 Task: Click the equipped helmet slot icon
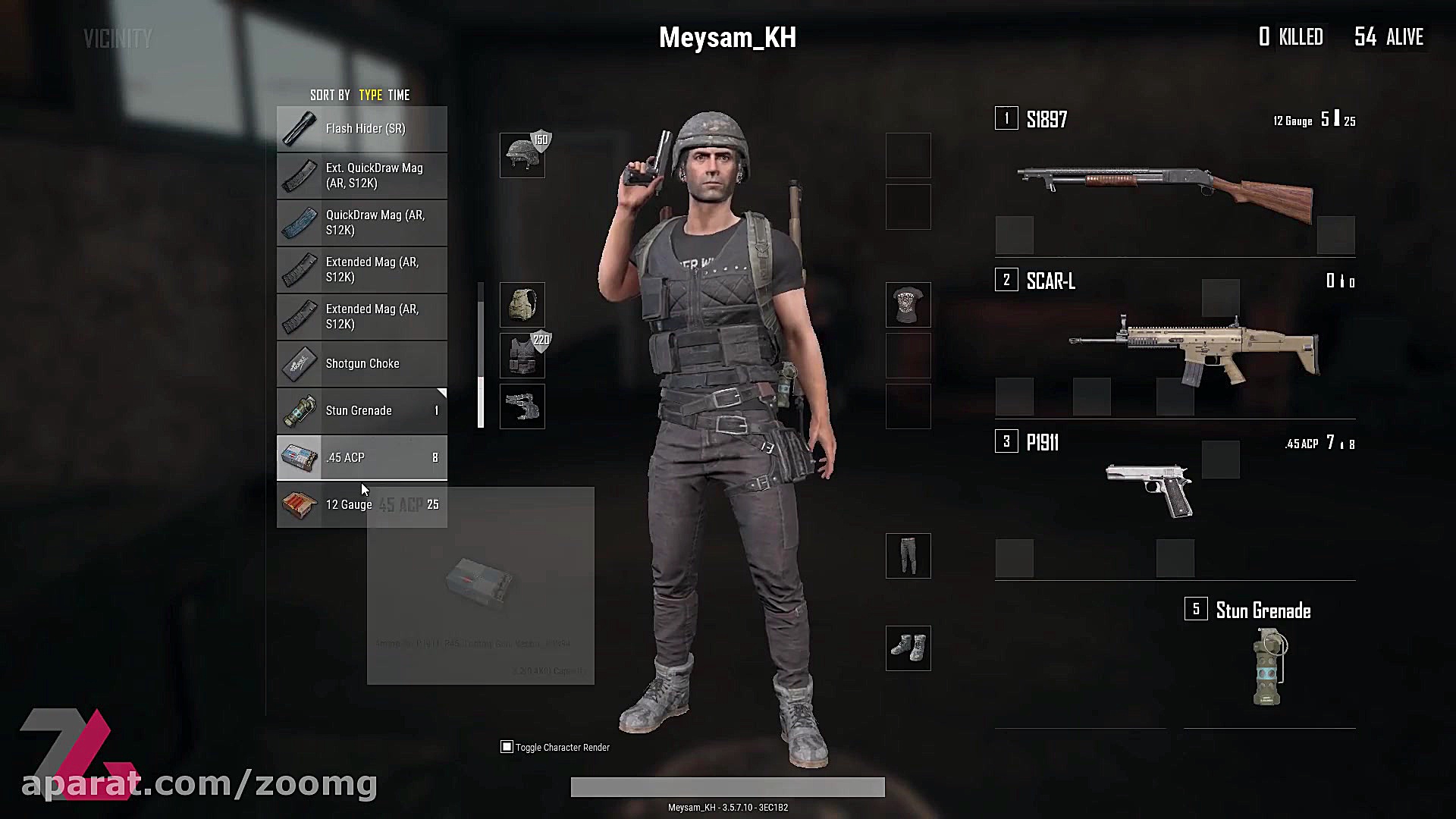pos(522,154)
